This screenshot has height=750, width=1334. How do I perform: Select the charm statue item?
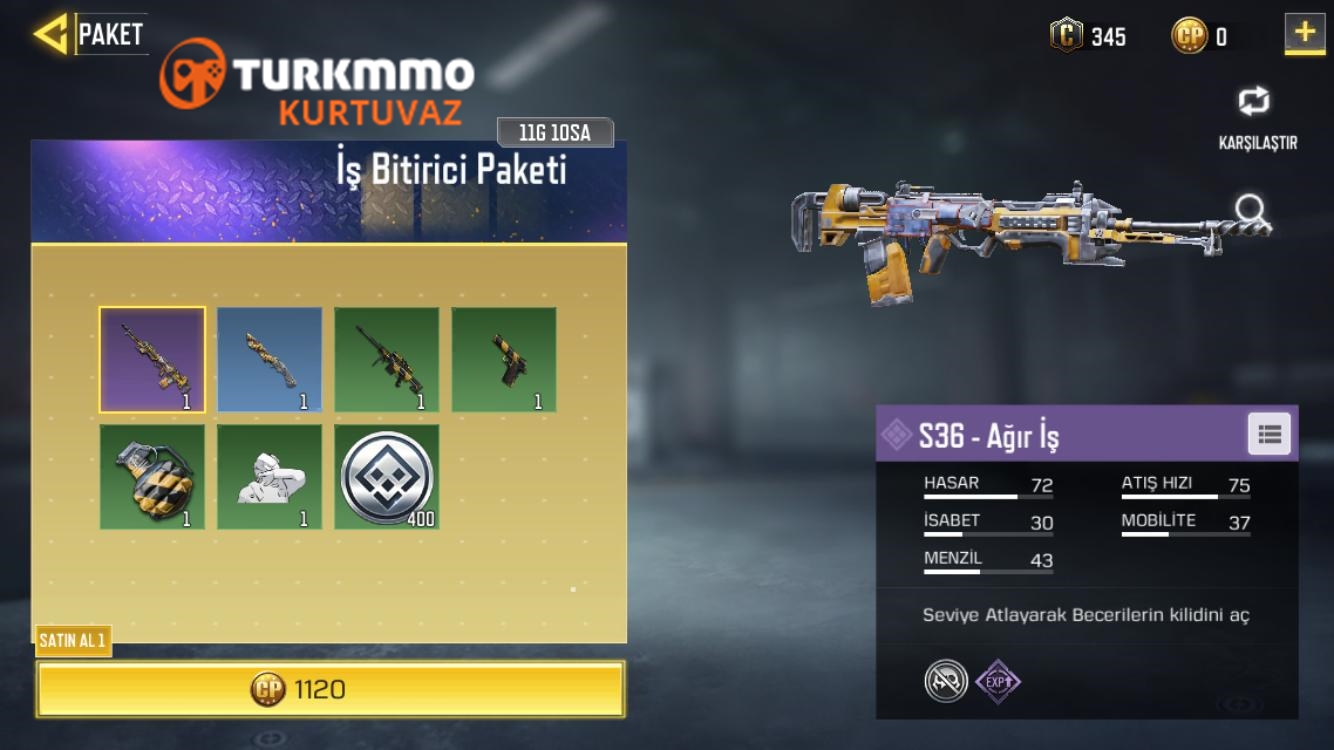click(x=269, y=475)
